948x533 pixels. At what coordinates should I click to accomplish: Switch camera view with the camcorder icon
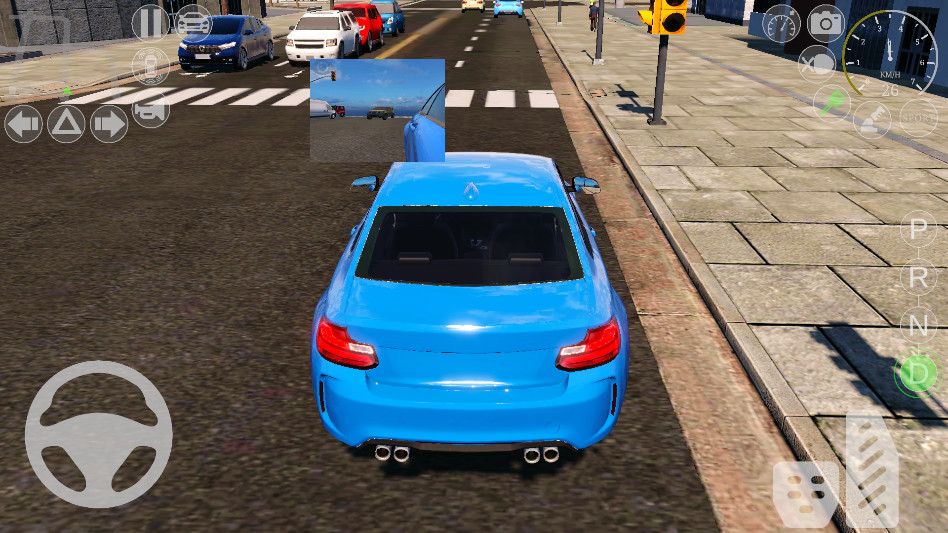click(150, 113)
